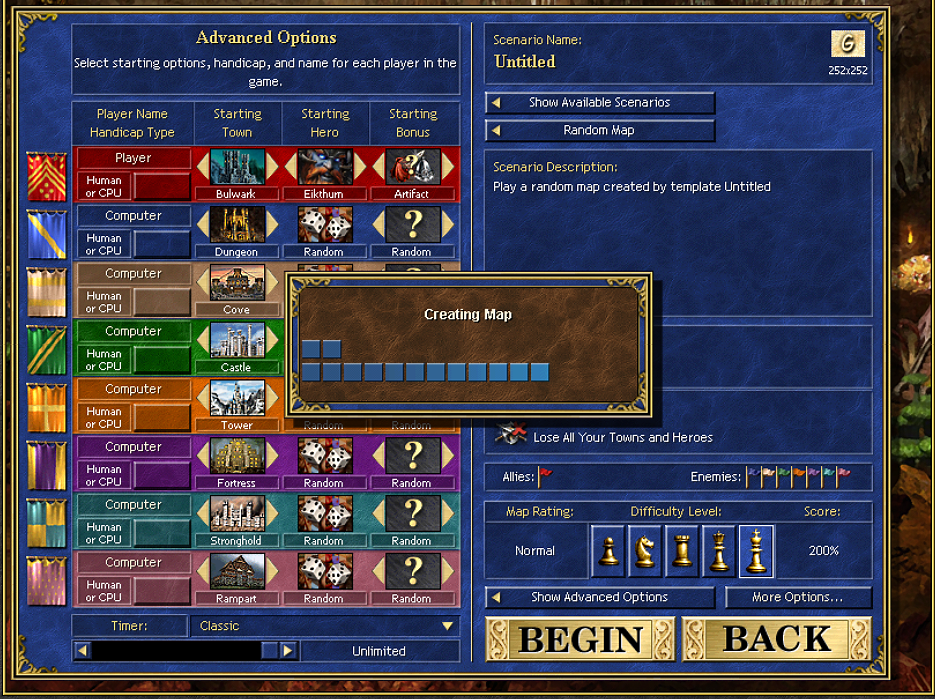Choose the queen difficulty level
The width and height of the screenshot is (935, 699).
click(x=719, y=551)
